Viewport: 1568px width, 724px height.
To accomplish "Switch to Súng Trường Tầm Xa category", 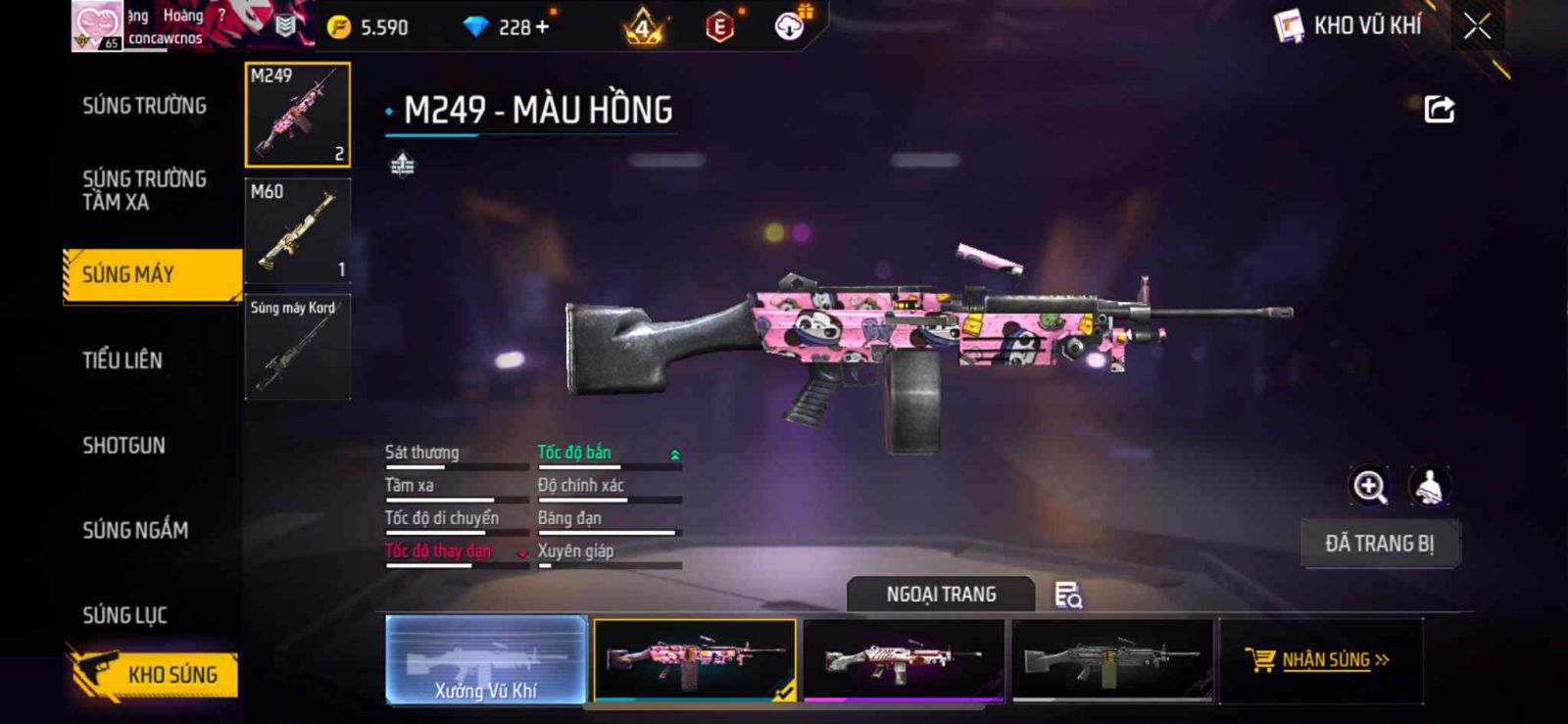I will [x=144, y=190].
